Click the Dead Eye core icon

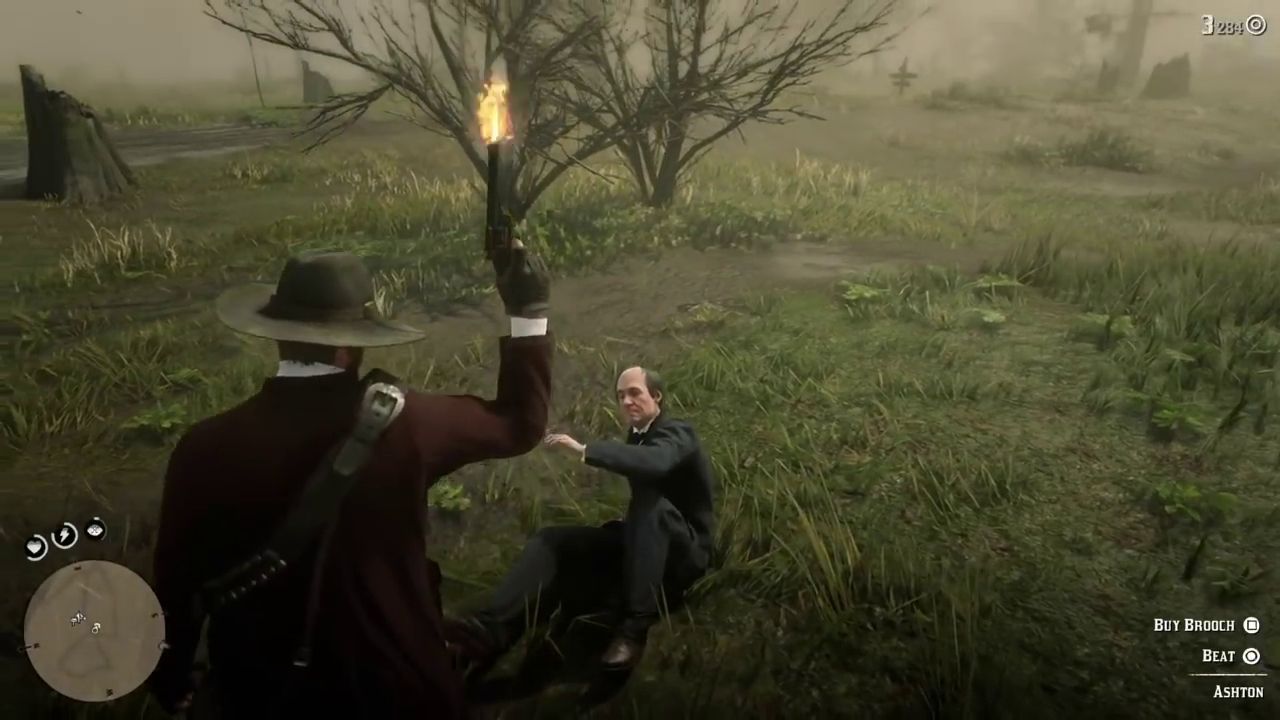[x=95, y=530]
